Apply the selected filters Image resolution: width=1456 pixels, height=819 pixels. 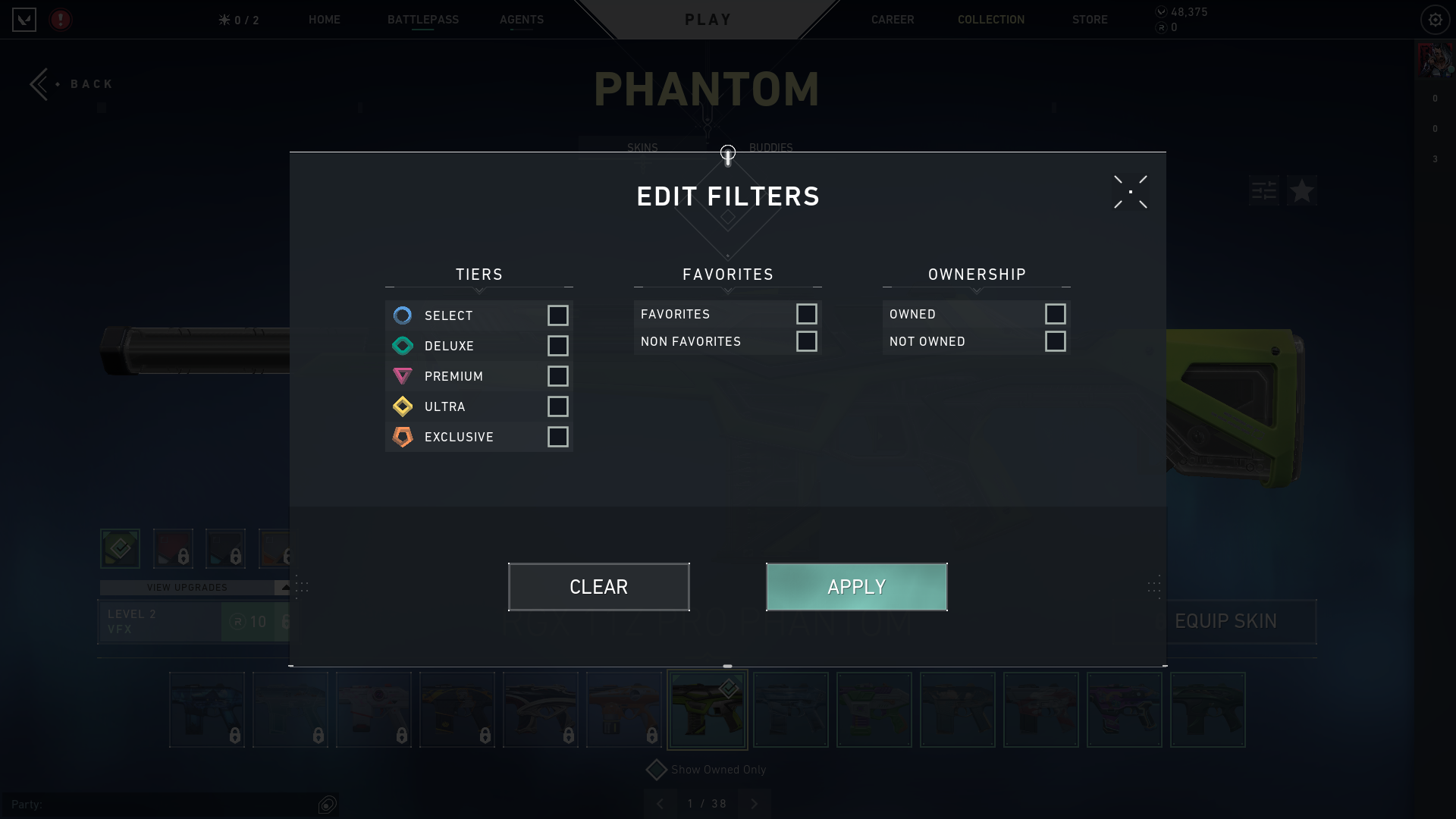click(x=856, y=586)
